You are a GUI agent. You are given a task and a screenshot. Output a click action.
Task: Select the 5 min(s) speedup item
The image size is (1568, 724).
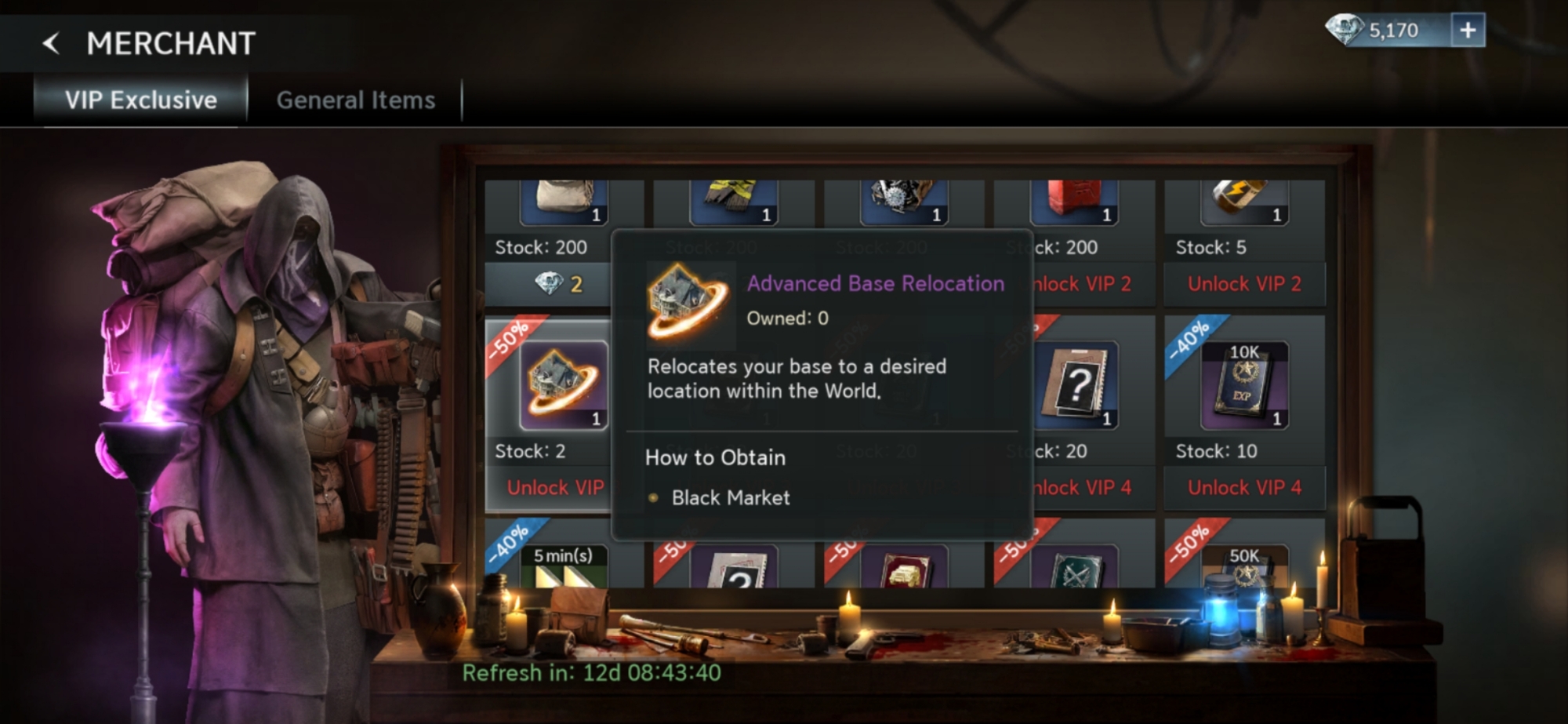(x=563, y=566)
